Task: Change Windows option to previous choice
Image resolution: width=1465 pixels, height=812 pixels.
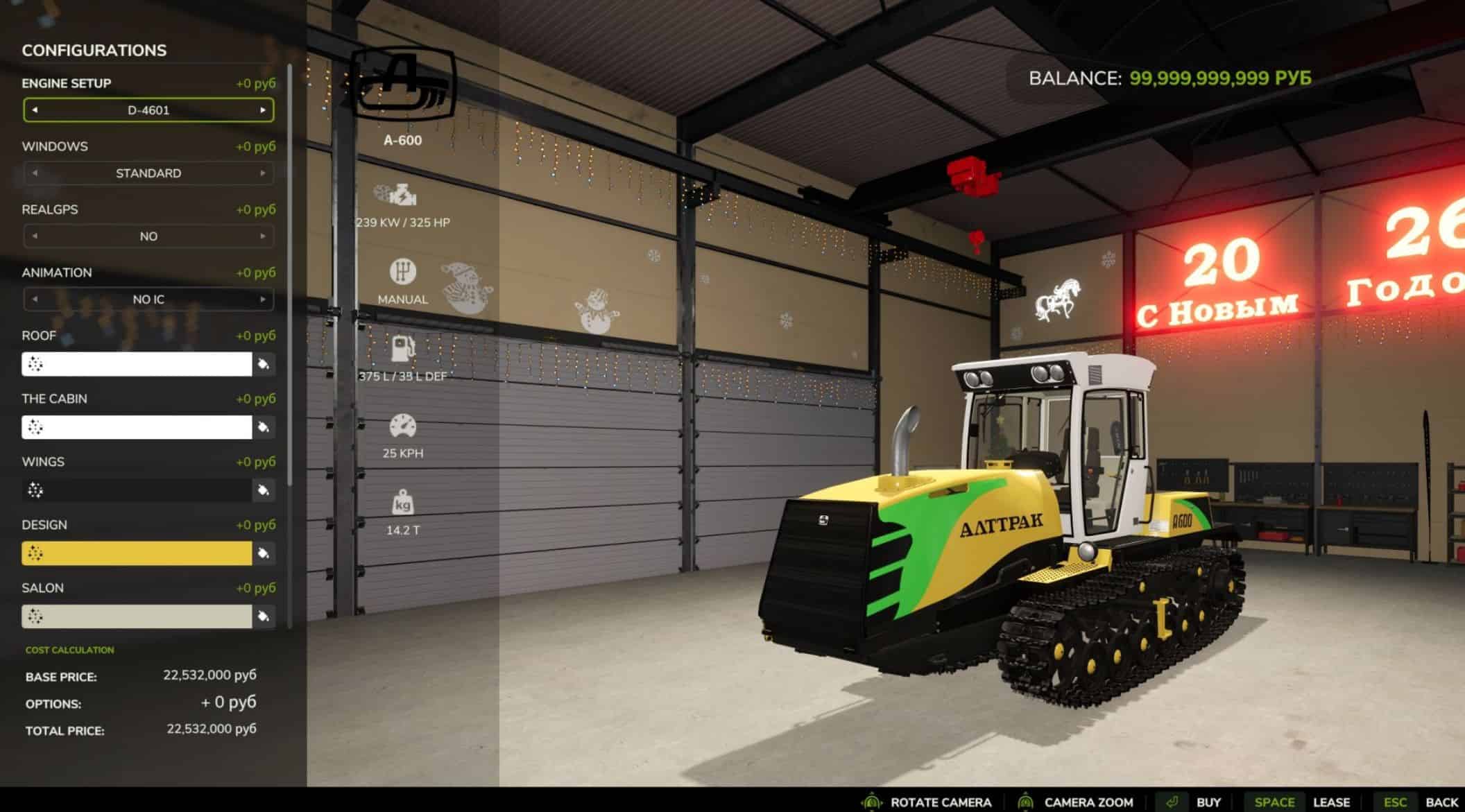Action: point(35,173)
